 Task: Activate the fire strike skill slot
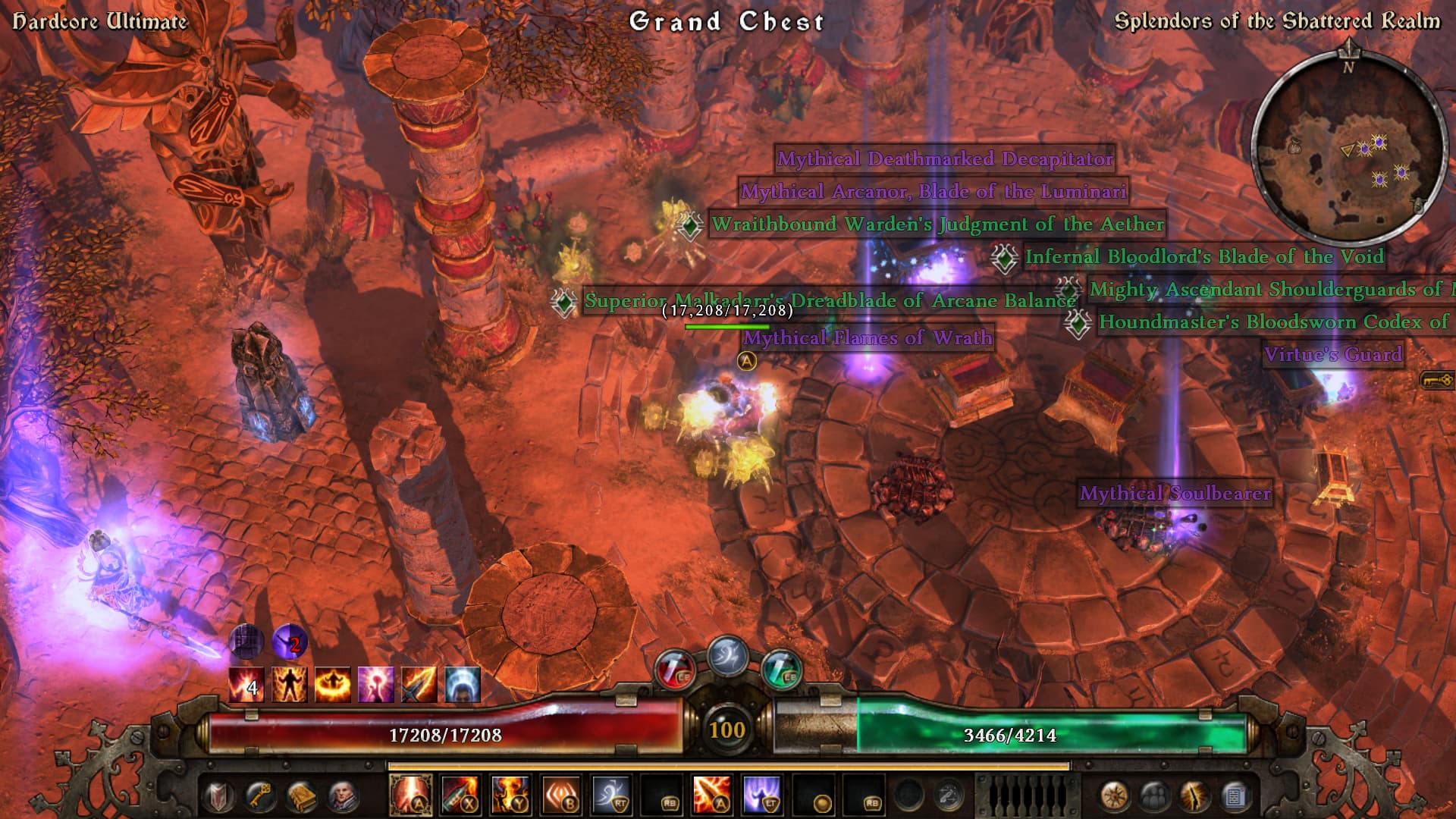[x=410, y=795]
